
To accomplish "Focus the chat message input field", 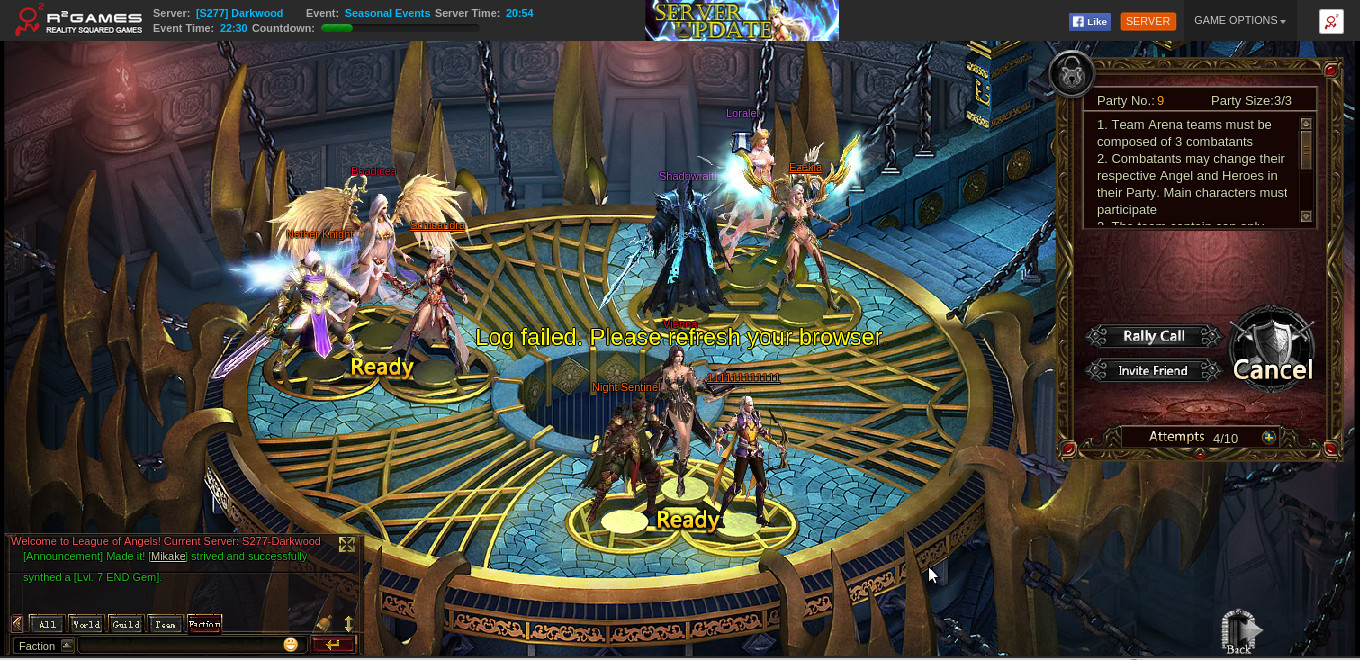I will 178,645.
